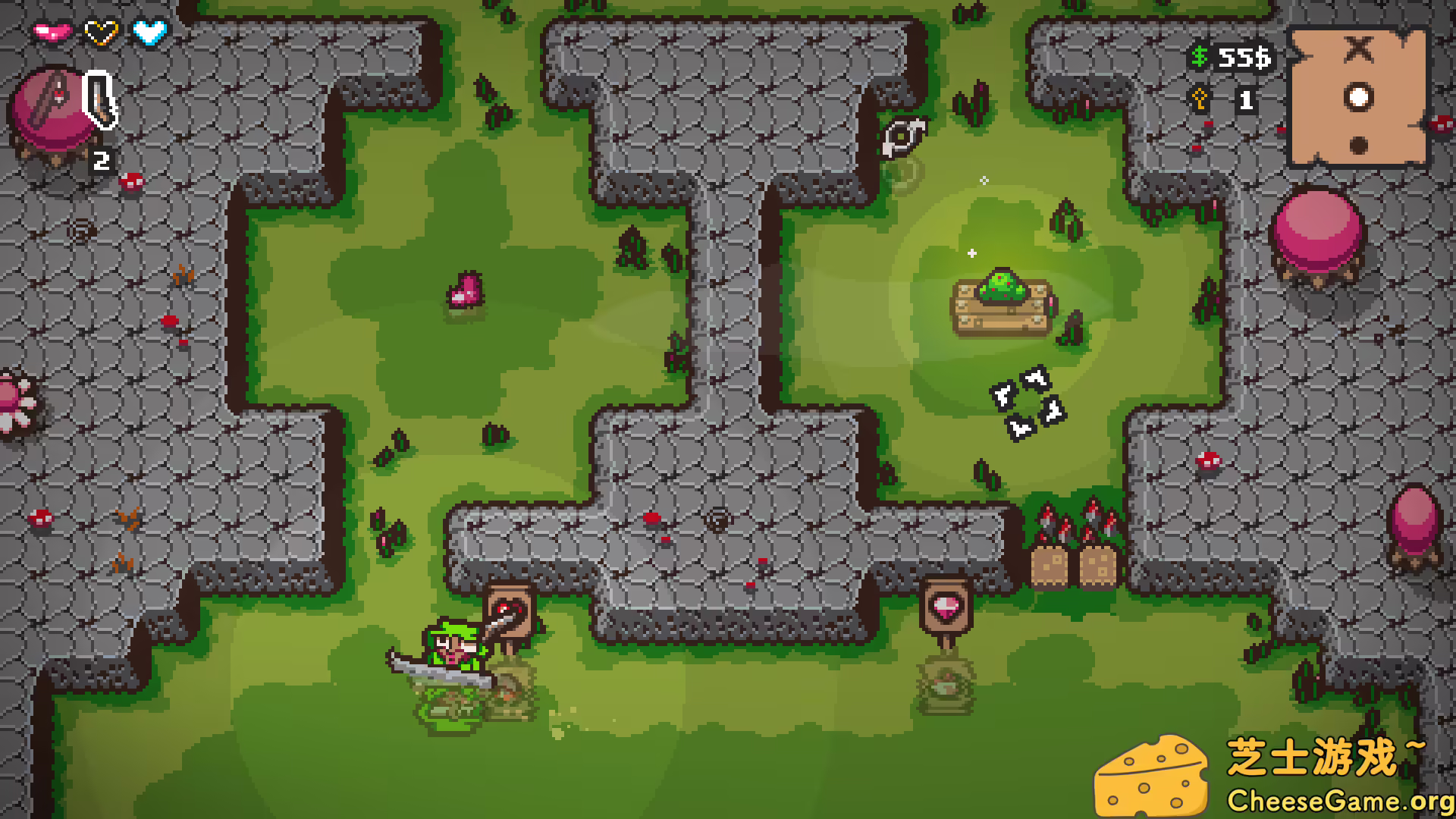Select the blue heart container
Screen dimensions: 1456x819
(x=147, y=32)
